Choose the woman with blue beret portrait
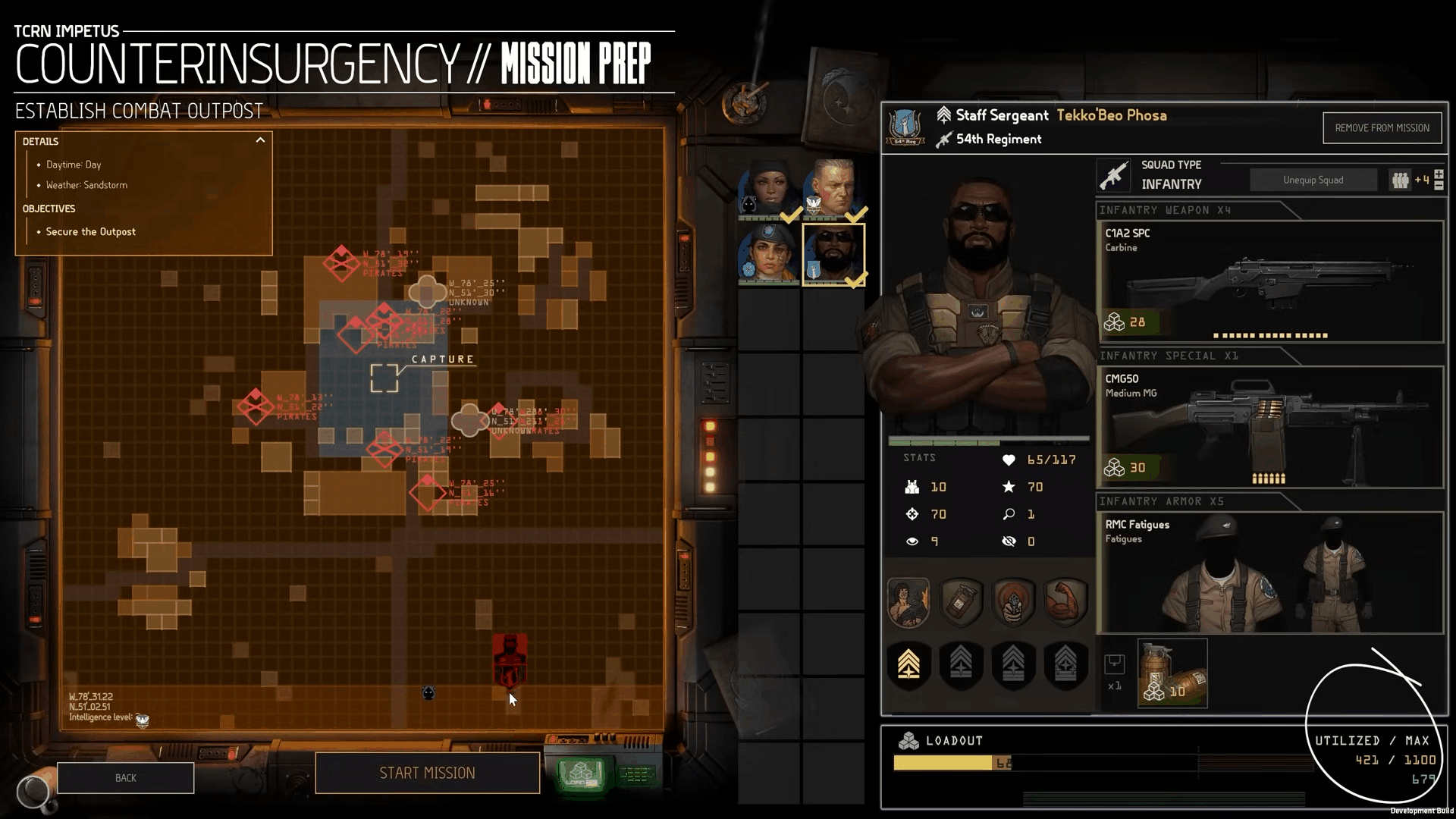1456x819 pixels. pos(768,254)
